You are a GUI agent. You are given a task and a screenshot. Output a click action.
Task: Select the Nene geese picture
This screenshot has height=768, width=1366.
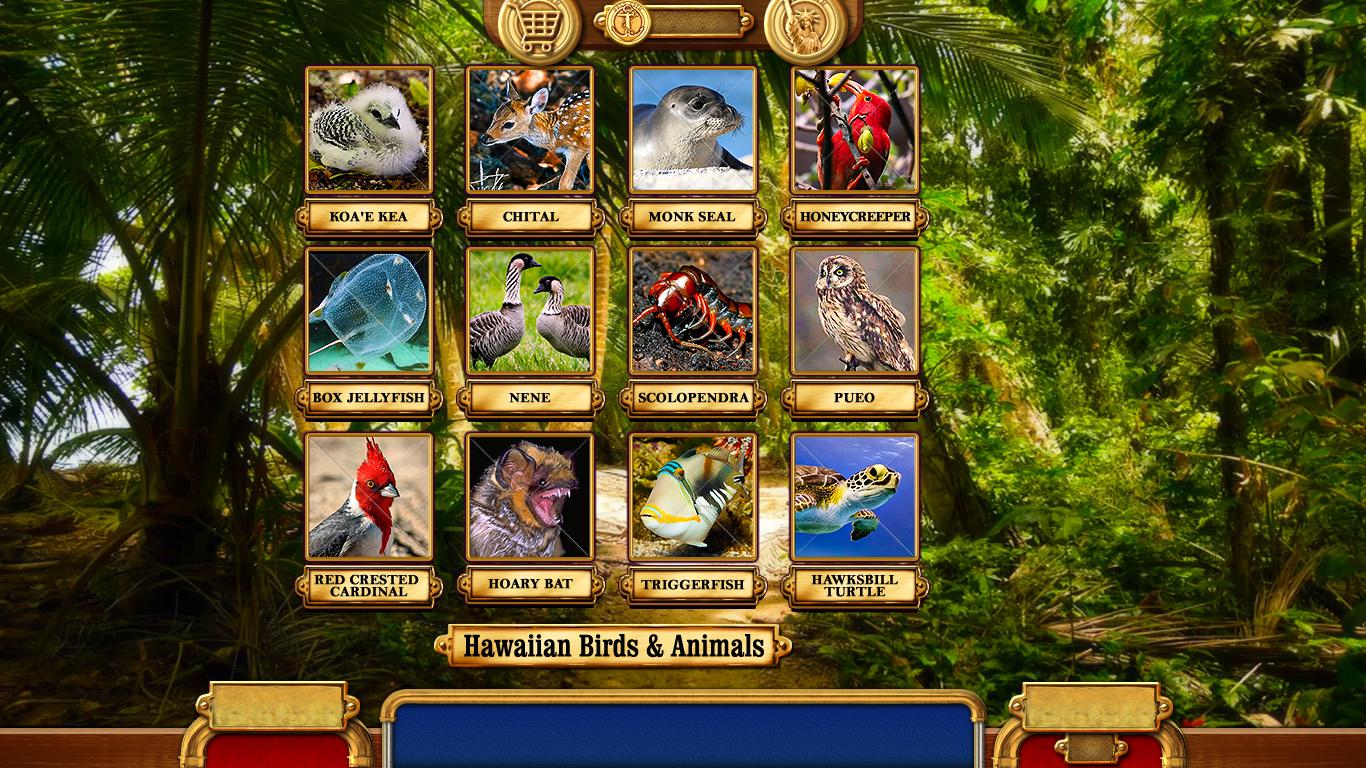(x=530, y=311)
